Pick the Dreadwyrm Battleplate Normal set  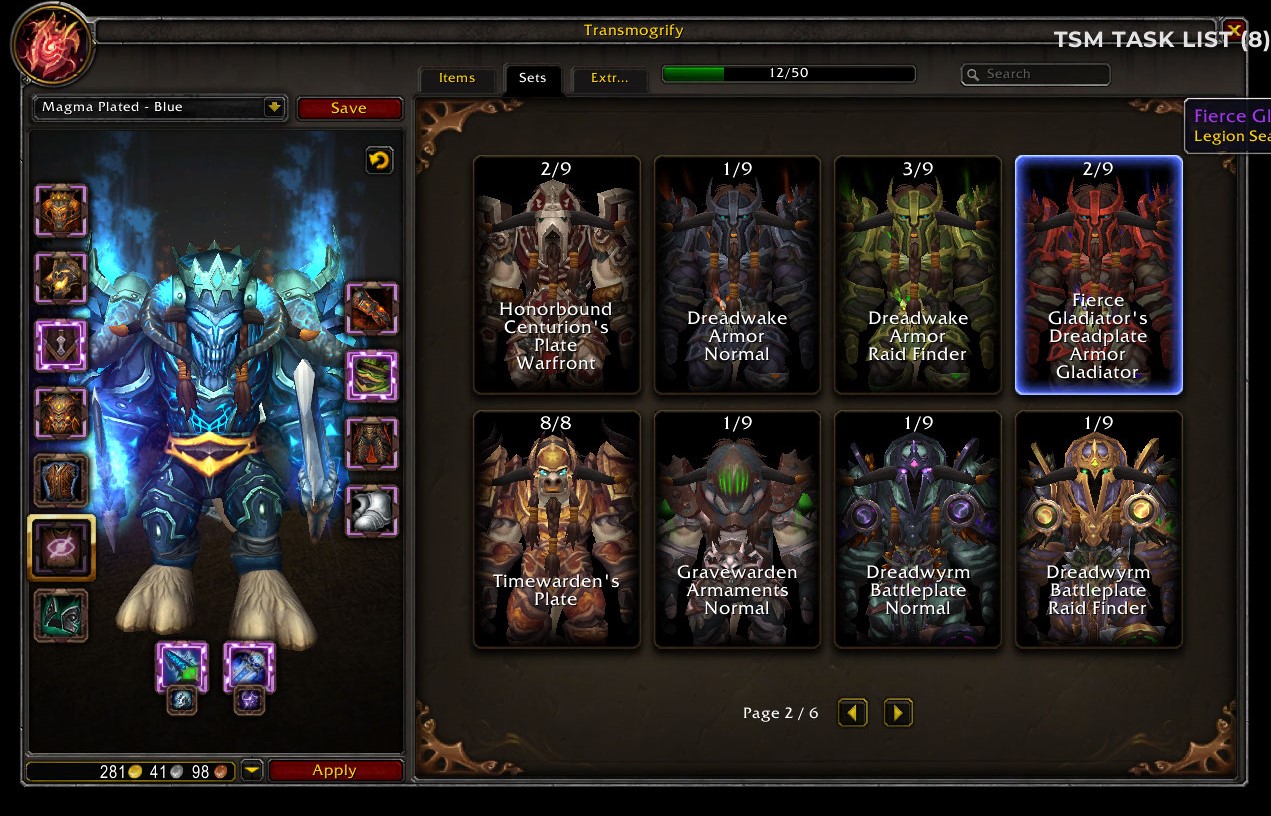click(x=917, y=529)
